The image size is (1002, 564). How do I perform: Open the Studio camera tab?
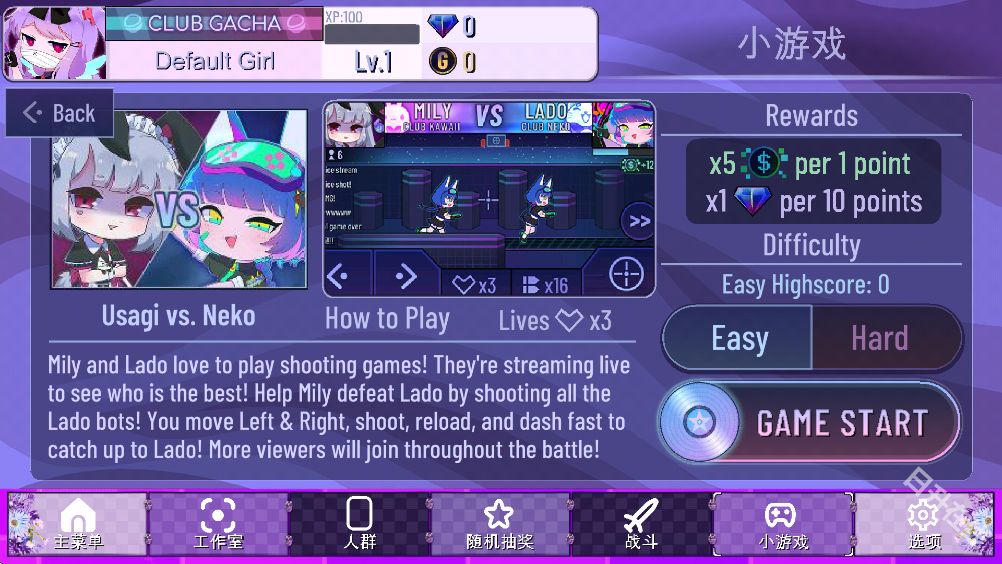218,525
